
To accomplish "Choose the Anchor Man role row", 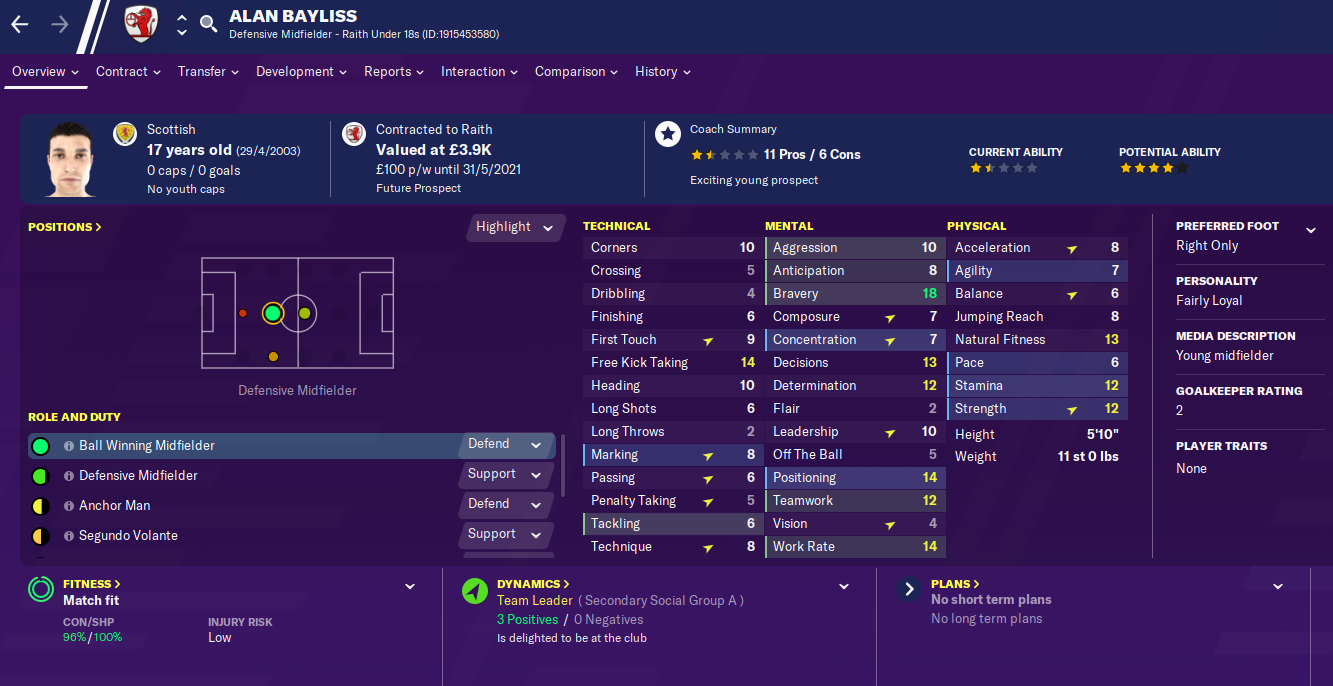I will (115, 506).
